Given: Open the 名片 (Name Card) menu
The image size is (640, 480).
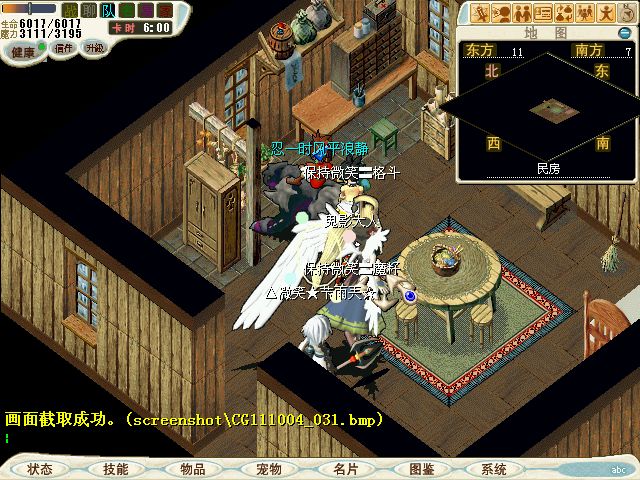Looking at the screenshot, I should (345, 468).
